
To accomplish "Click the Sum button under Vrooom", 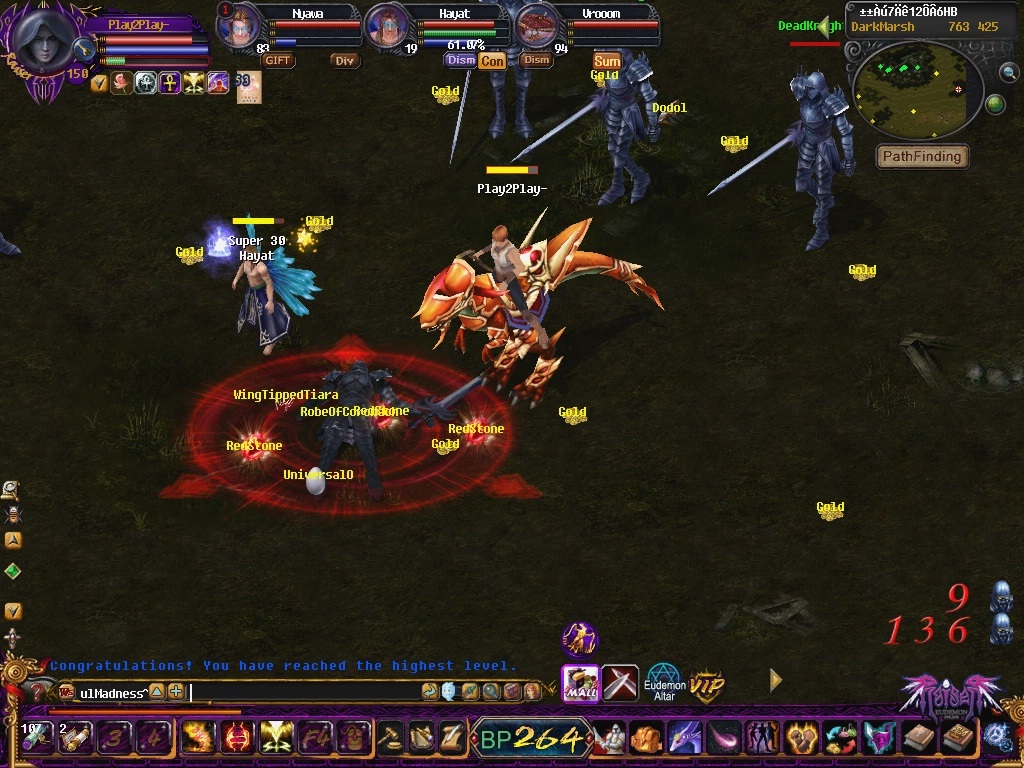I will tap(607, 61).
